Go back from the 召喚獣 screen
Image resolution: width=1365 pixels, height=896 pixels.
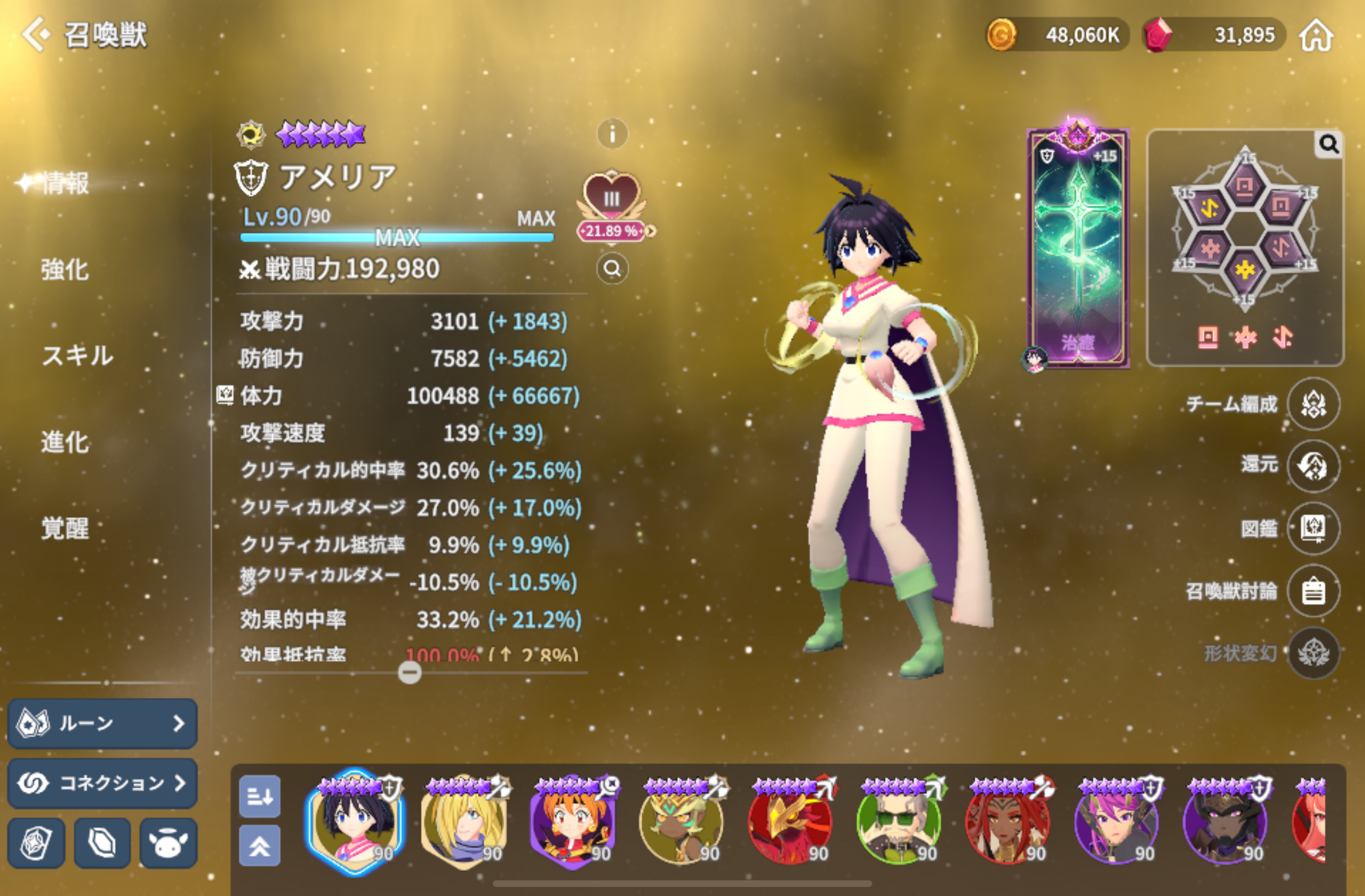click(x=37, y=34)
